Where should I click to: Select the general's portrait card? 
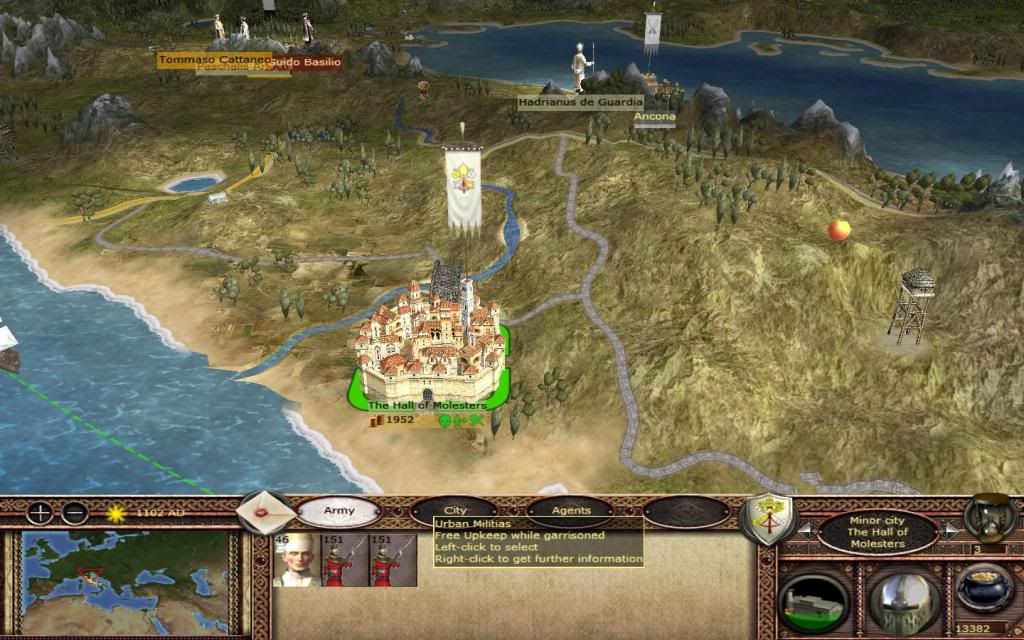[296, 560]
